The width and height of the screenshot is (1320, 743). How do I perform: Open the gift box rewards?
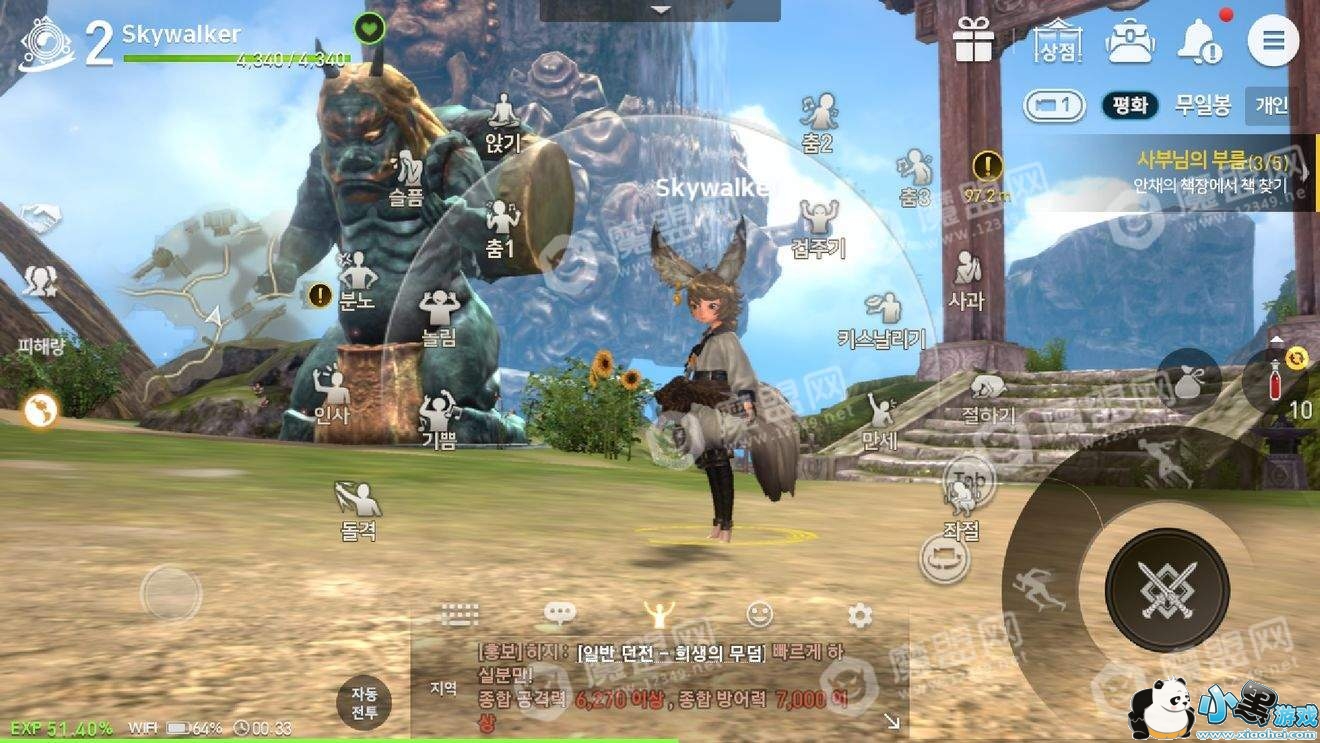coord(972,42)
